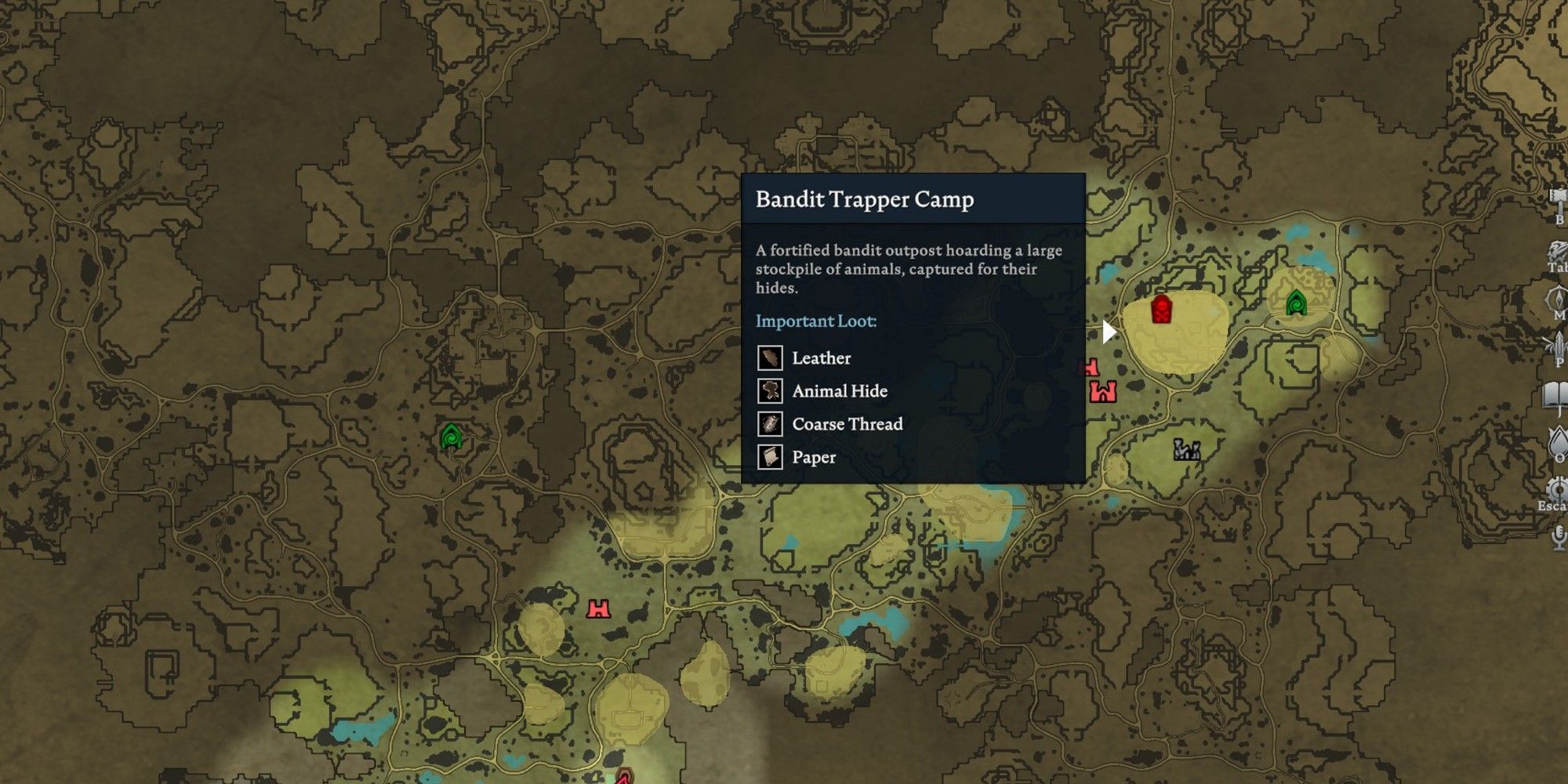This screenshot has height=784, width=1568.
Task: Toggle the microphone icon
Action: [1559, 537]
